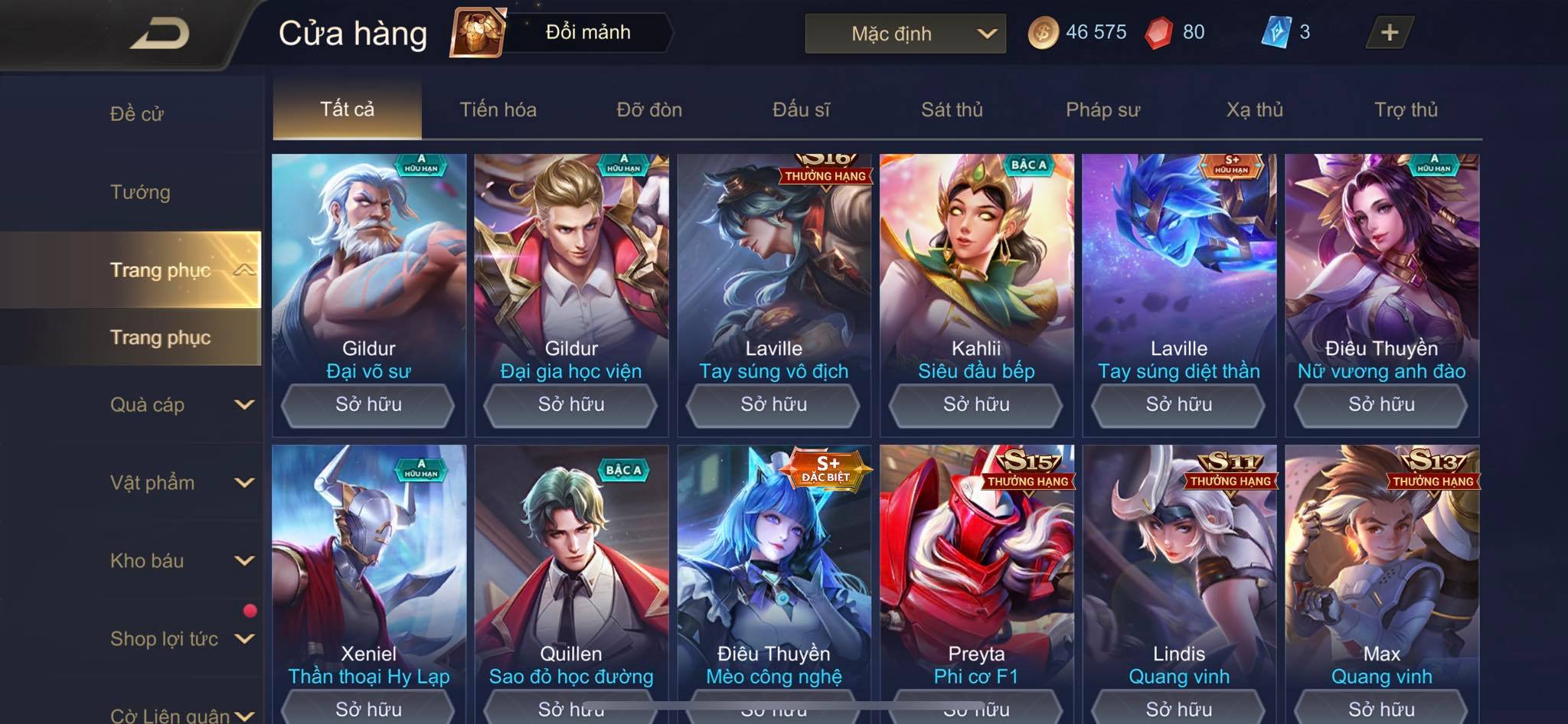Screen dimensions: 1568x724
Task: Switch to the Tiến hóa tab
Action: [498, 109]
